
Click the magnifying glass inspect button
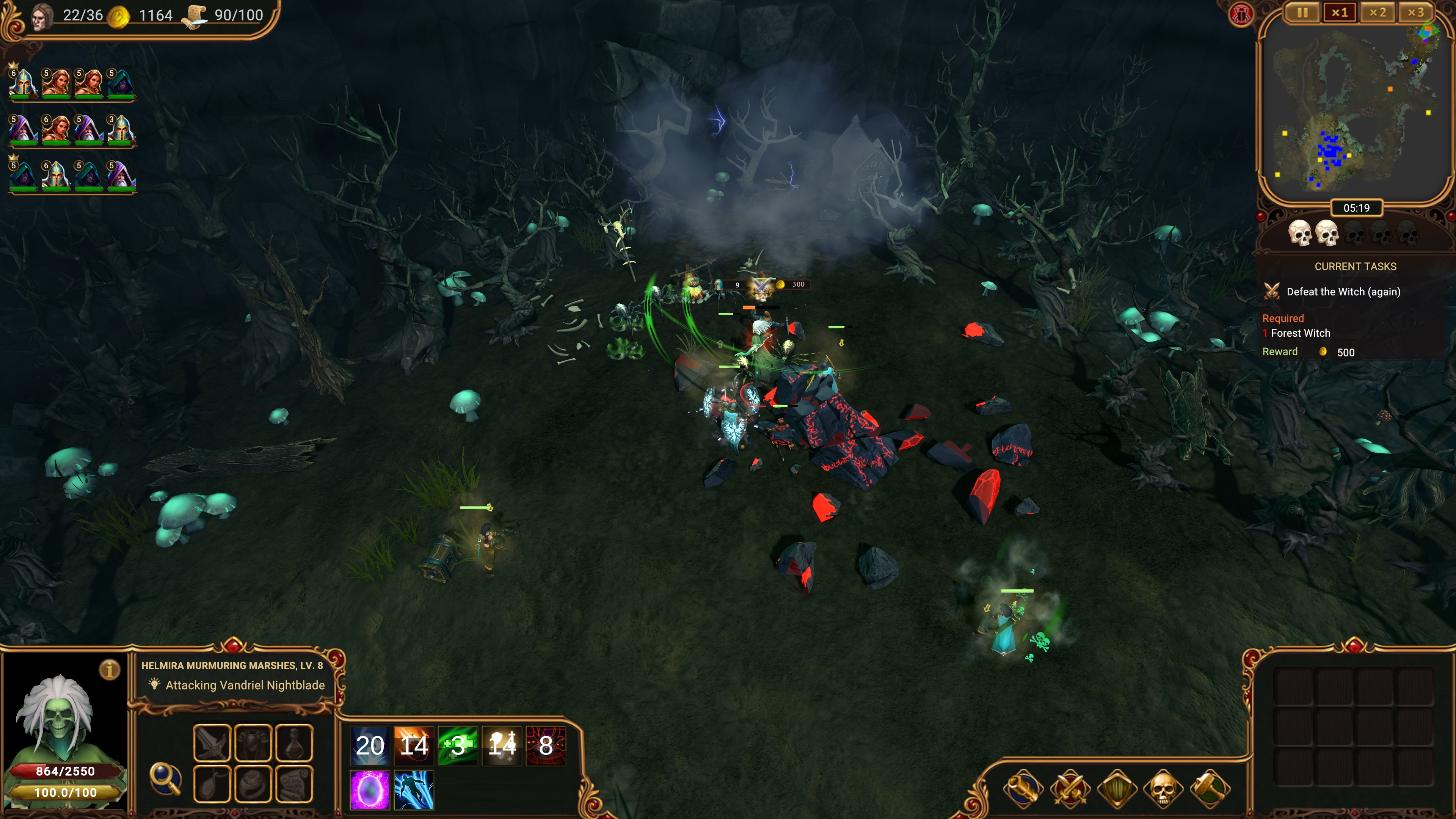pyautogui.click(x=165, y=778)
